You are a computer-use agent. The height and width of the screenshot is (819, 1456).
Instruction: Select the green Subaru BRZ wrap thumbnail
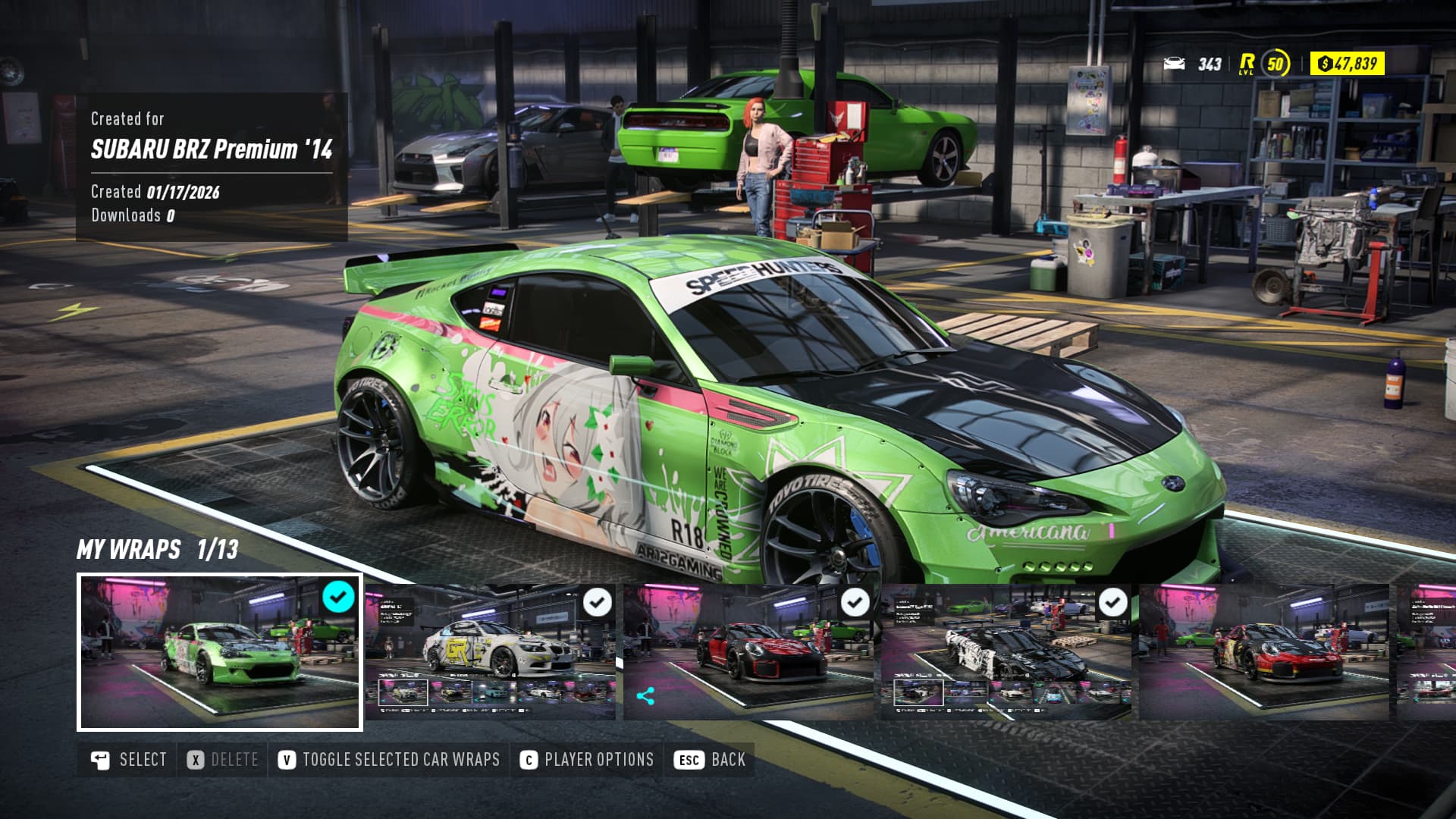pyautogui.click(x=219, y=652)
